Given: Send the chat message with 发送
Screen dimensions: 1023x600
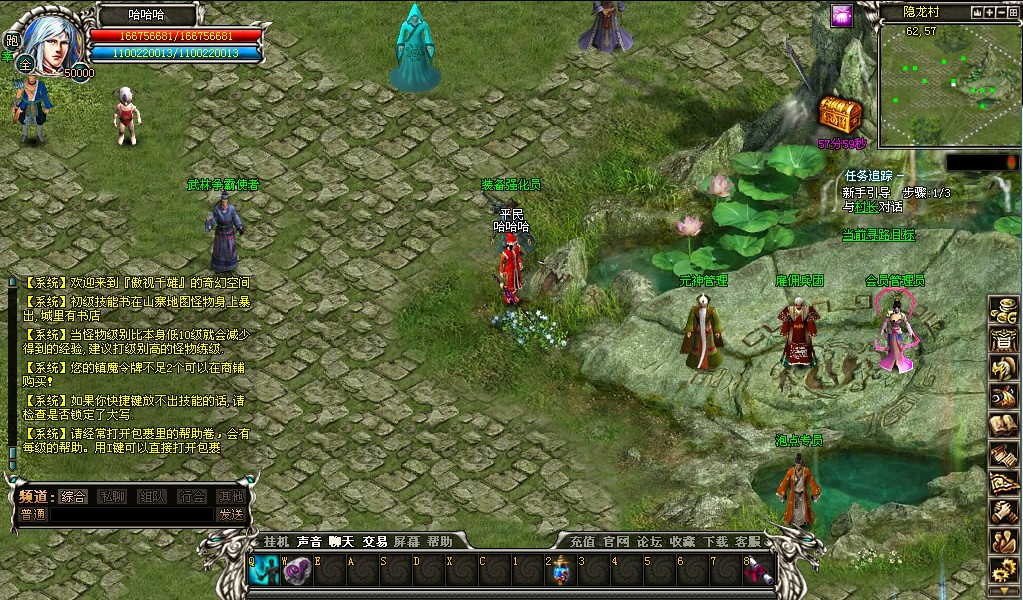Looking at the screenshot, I should (231, 514).
